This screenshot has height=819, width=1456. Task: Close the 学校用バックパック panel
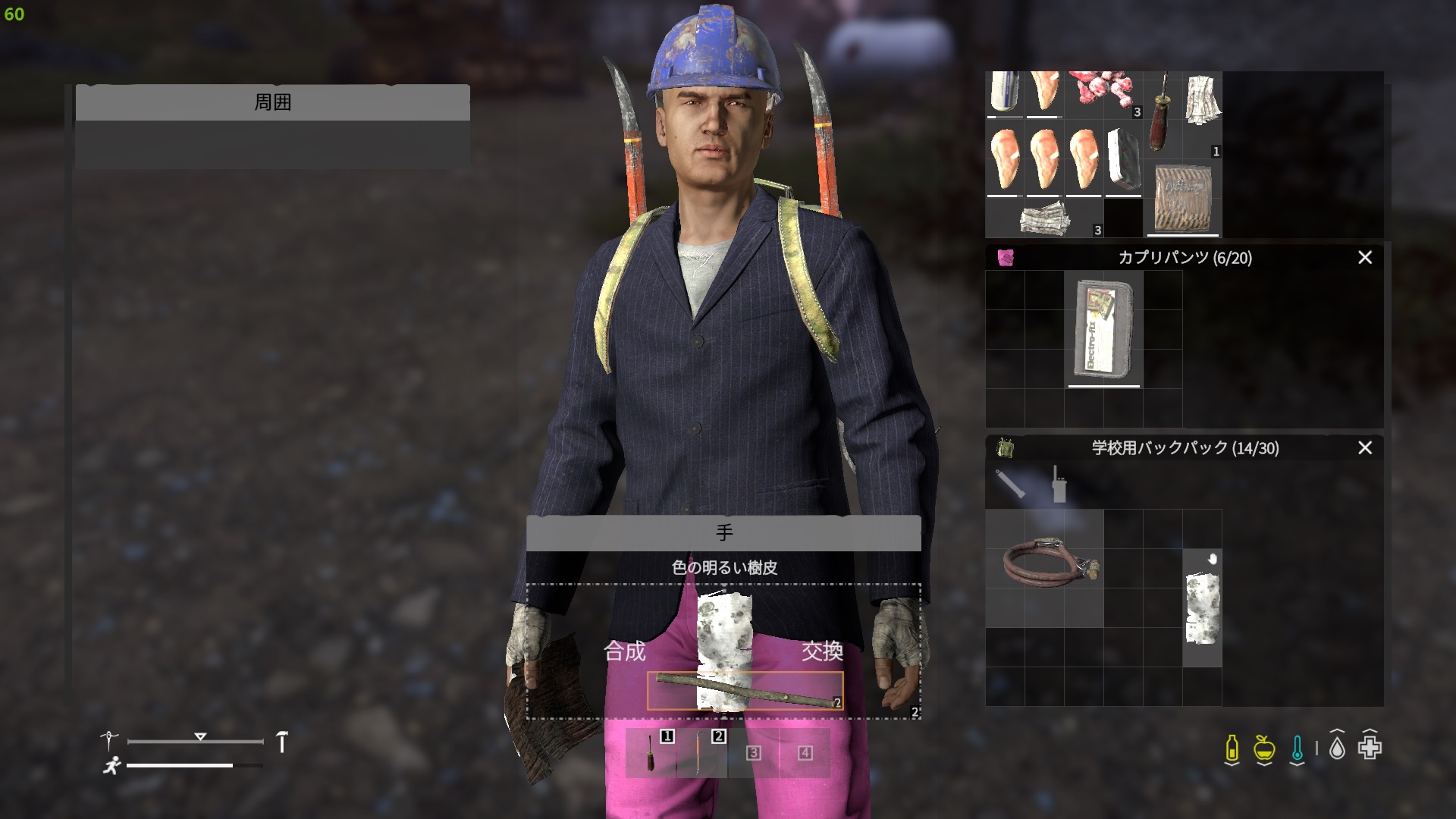pyautogui.click(x=1365, y=448)
